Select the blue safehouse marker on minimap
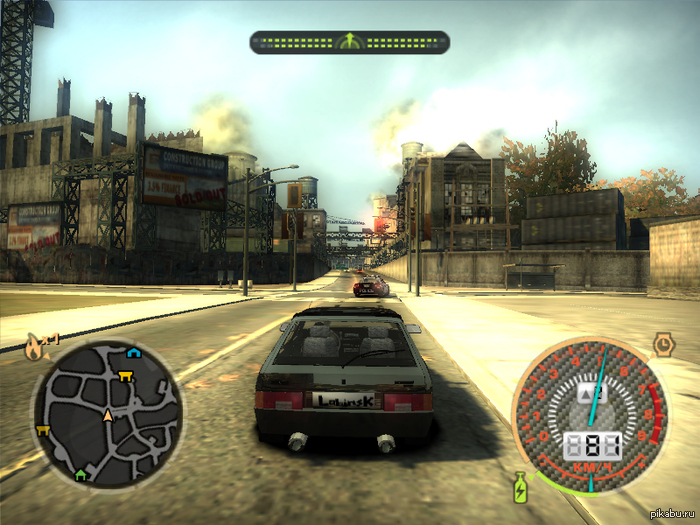The height and width of the screenshot is (525, 700). (x=133, y=353)
